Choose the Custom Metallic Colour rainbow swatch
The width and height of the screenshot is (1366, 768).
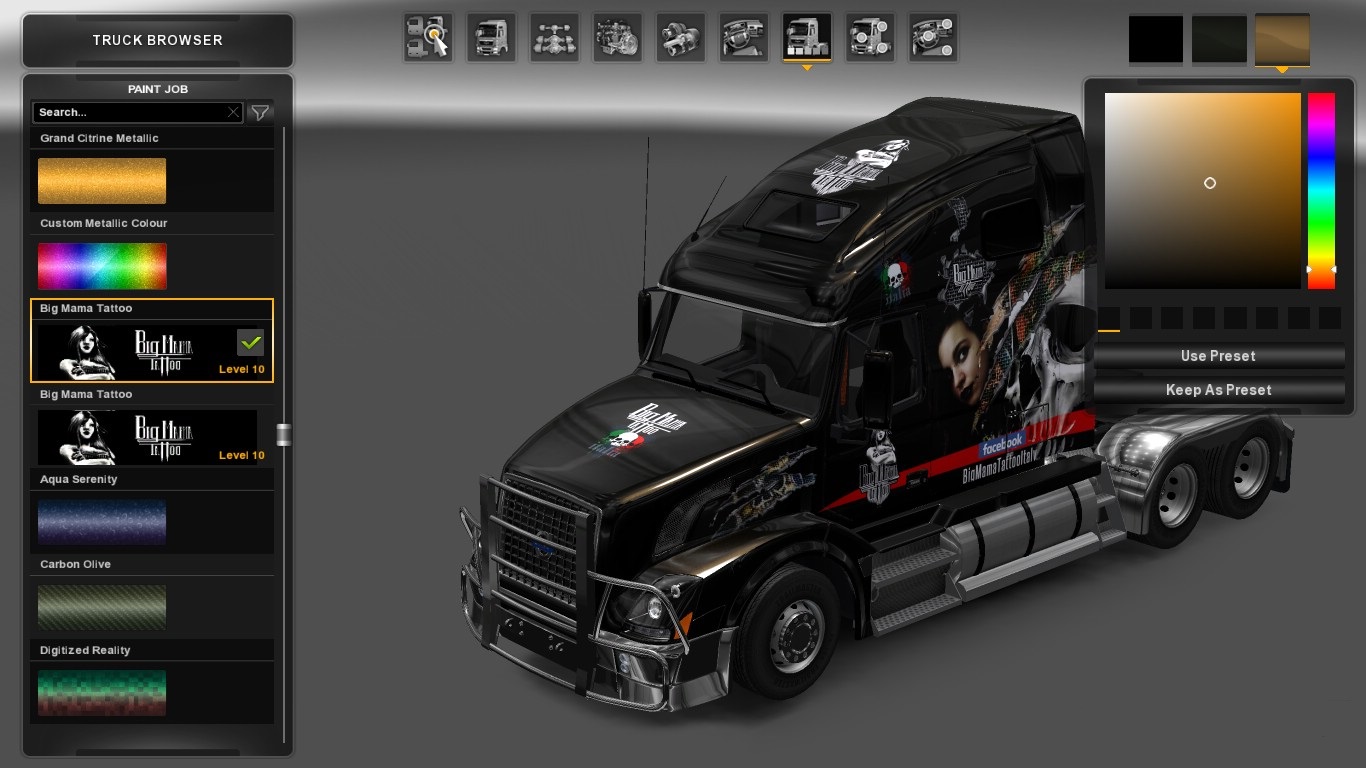[102, 266]
